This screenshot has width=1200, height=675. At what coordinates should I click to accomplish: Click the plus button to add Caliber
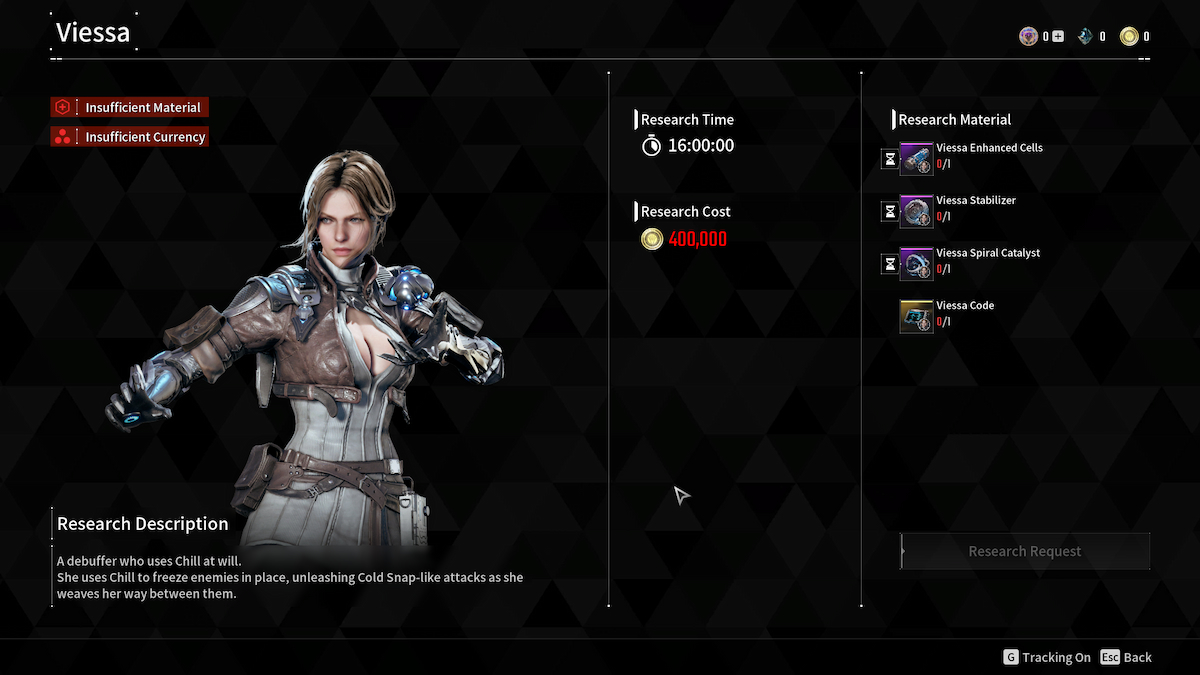click(1058, 37)
